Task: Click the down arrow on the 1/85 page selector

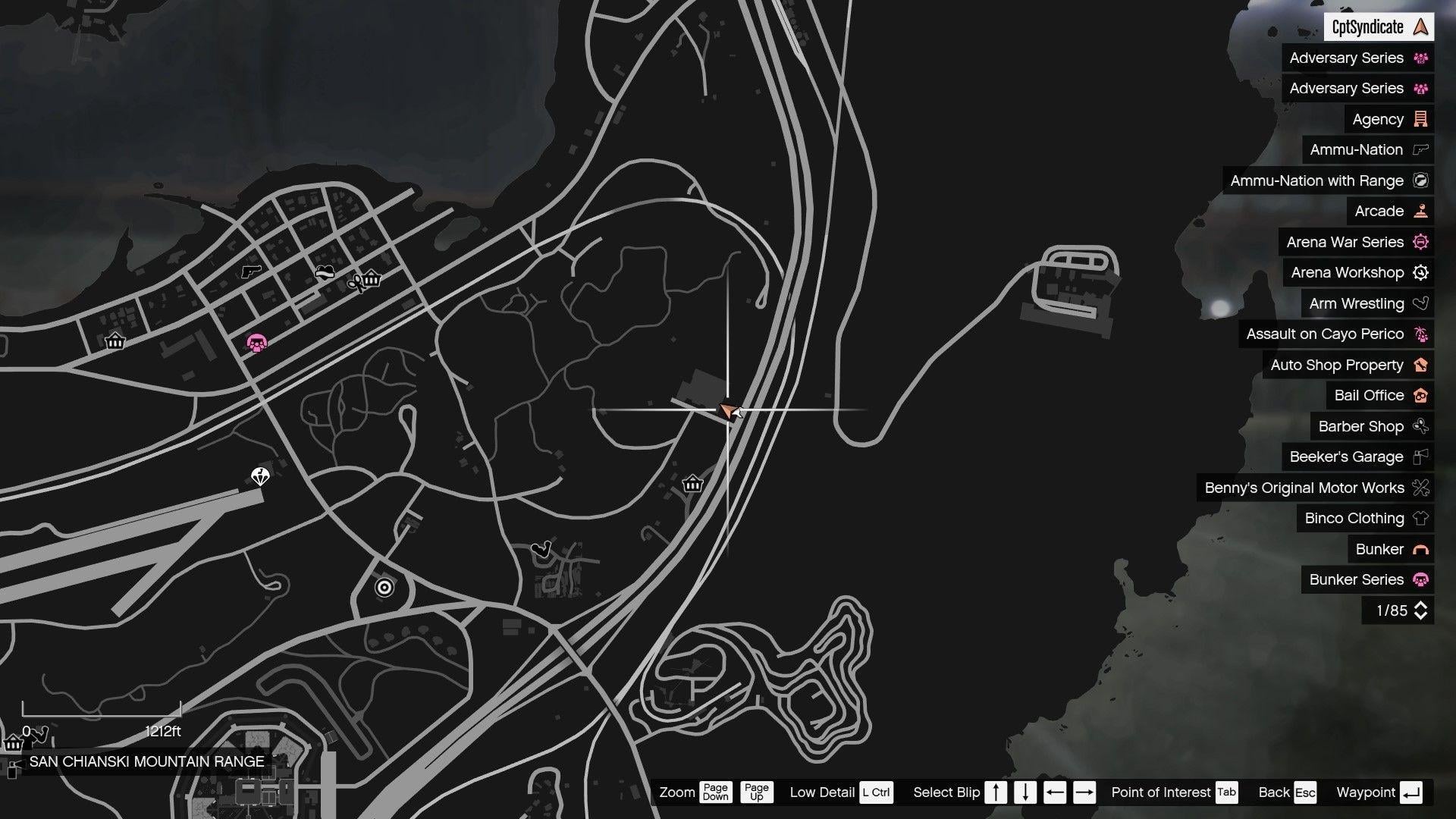Action: click(1421, 616)
